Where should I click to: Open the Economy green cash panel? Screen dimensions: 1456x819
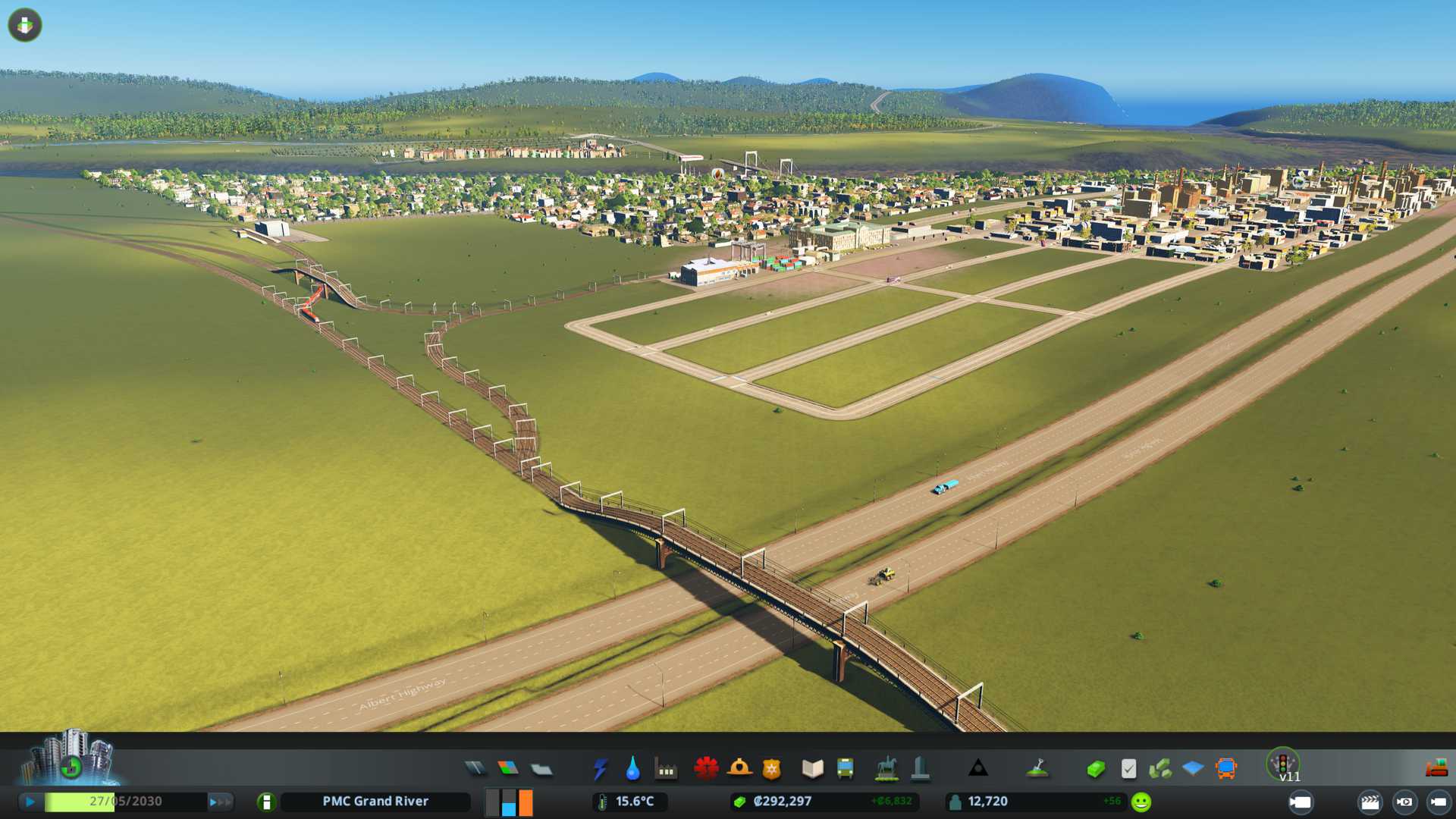pos(1095,769)
